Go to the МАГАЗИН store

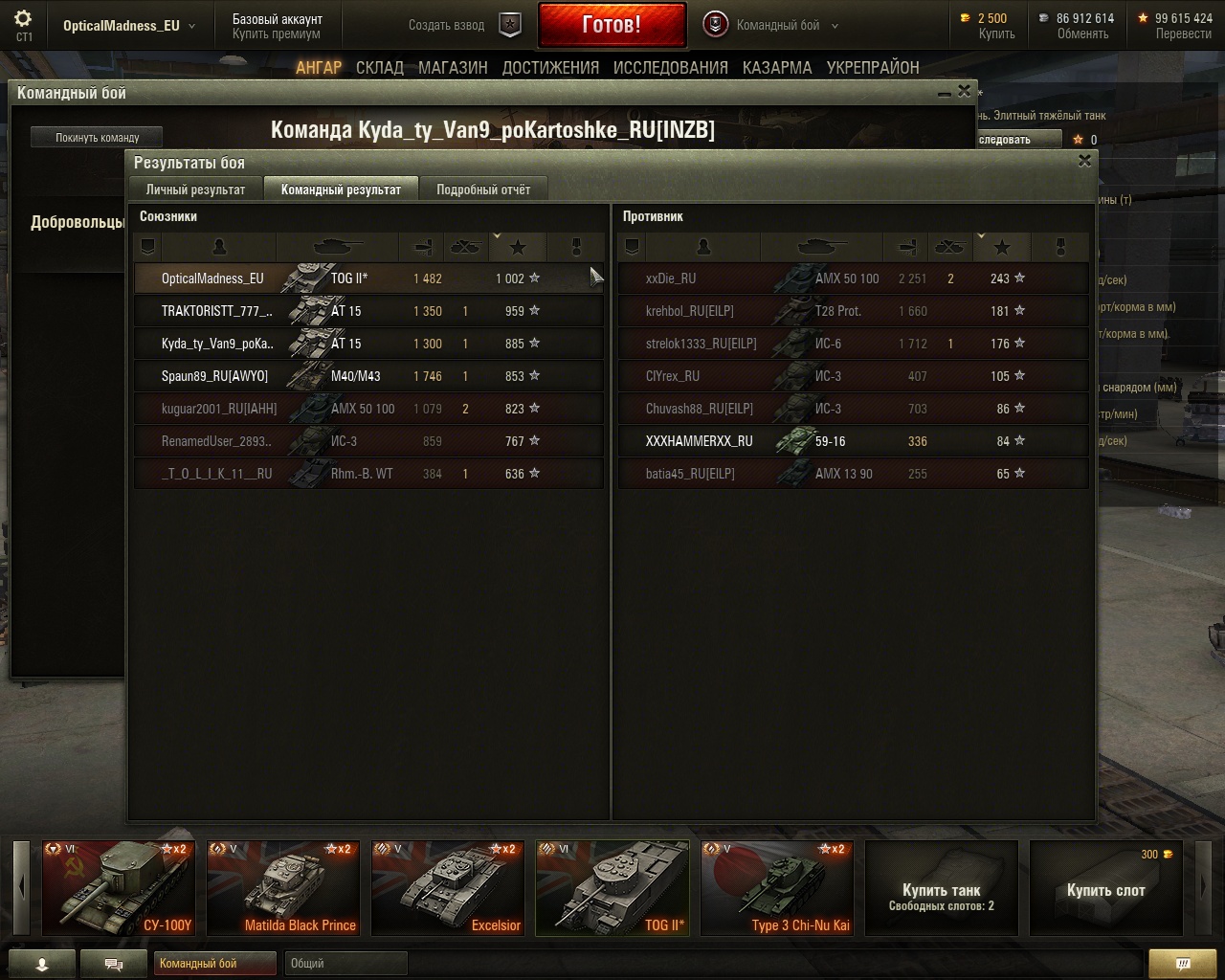coord(453,68)
